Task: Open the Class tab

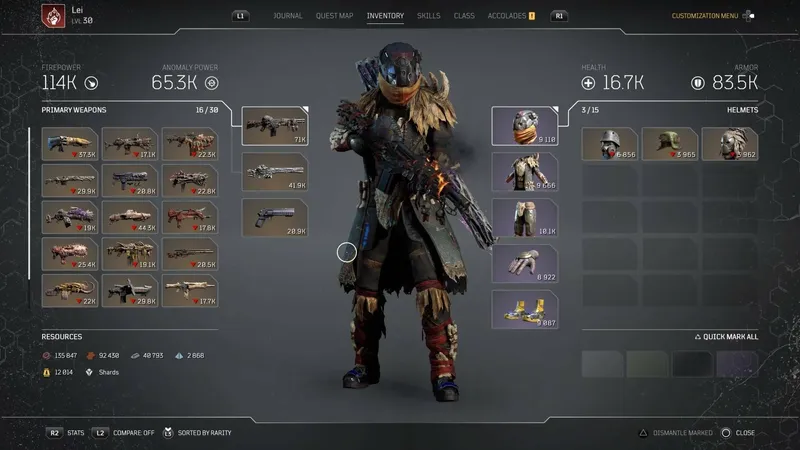Action: 464,16
